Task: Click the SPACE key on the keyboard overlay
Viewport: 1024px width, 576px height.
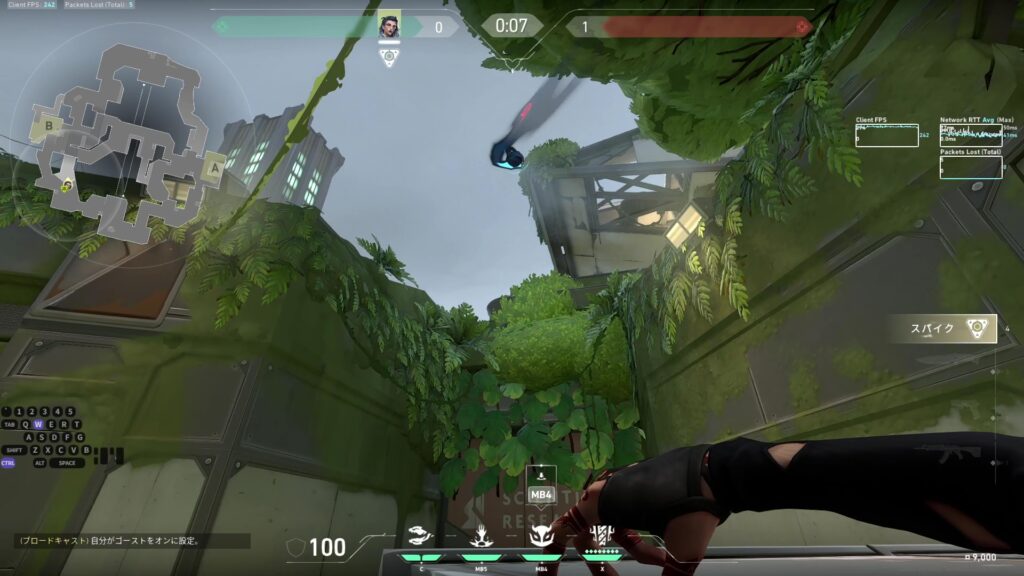Action: pyautogui.click(x=66, y=463)
